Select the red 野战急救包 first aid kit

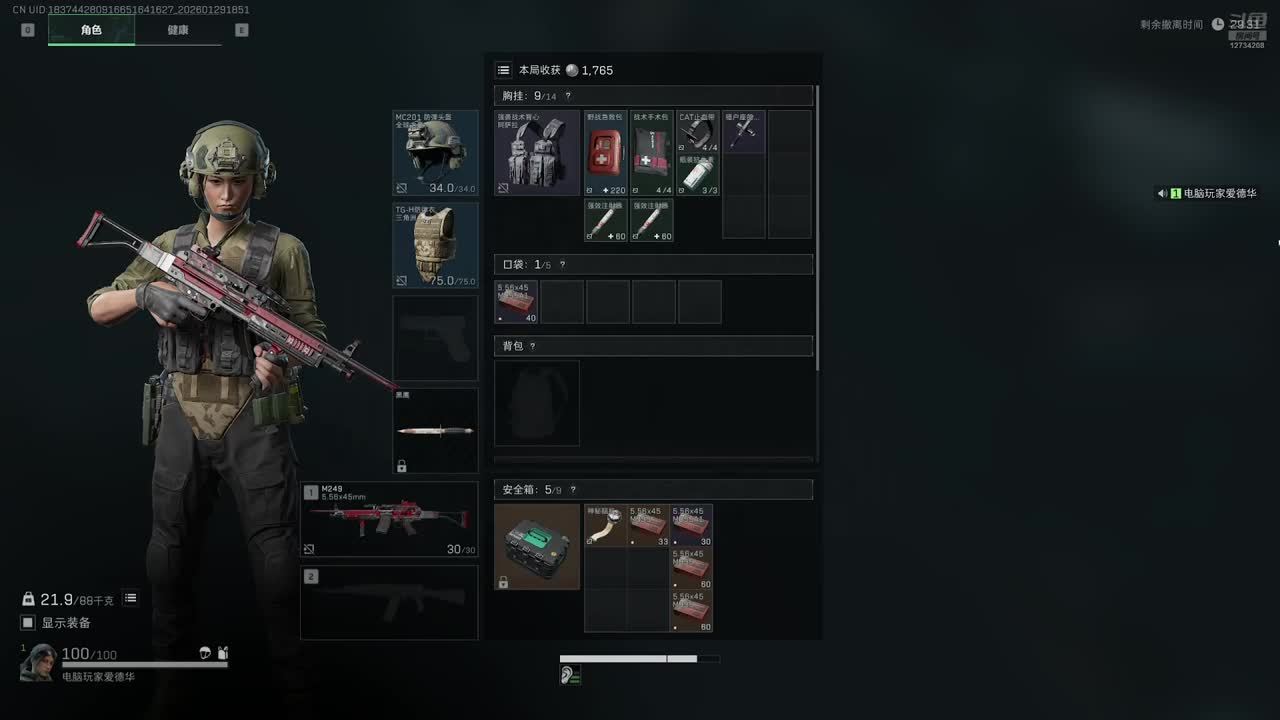tap(606, 153)
